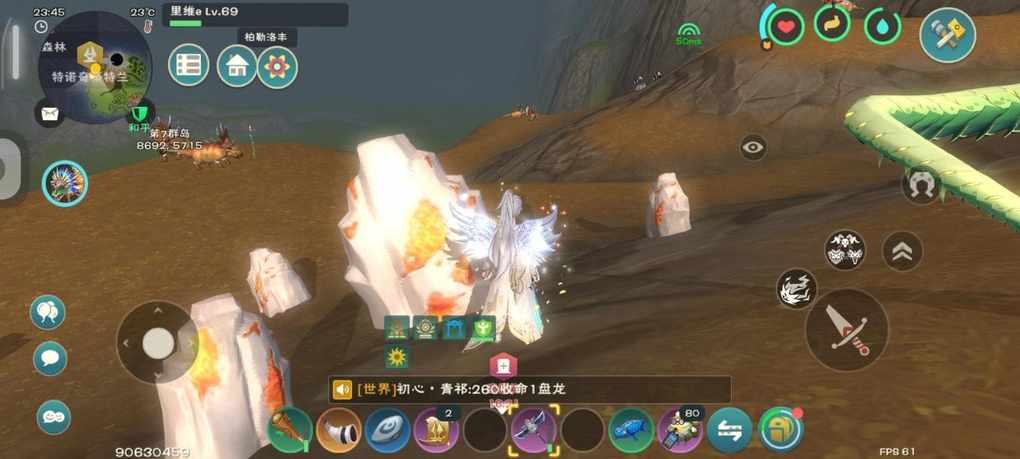The width and height of the screenshot is (1020, 459).
Task: Open the balloons social button
Action: (48, 313)
